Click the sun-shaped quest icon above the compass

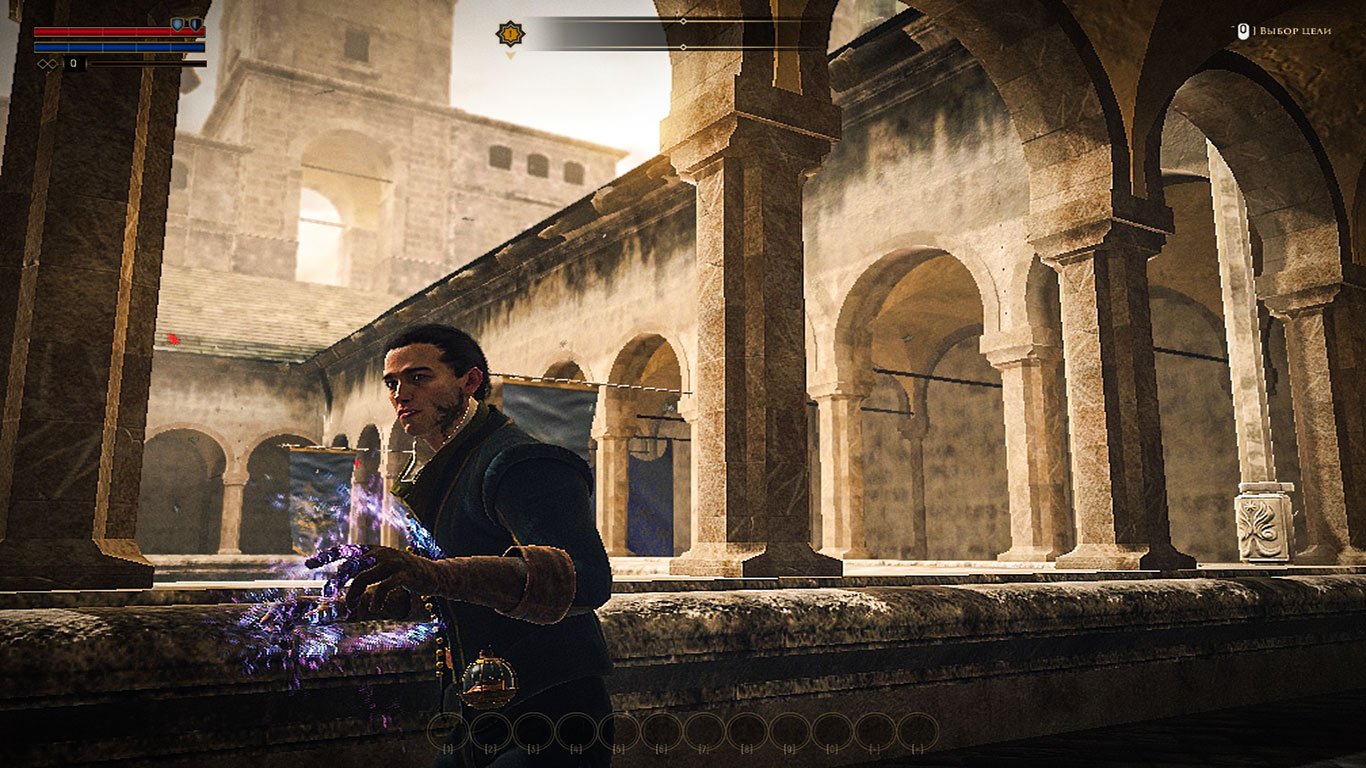pos(510,33)
